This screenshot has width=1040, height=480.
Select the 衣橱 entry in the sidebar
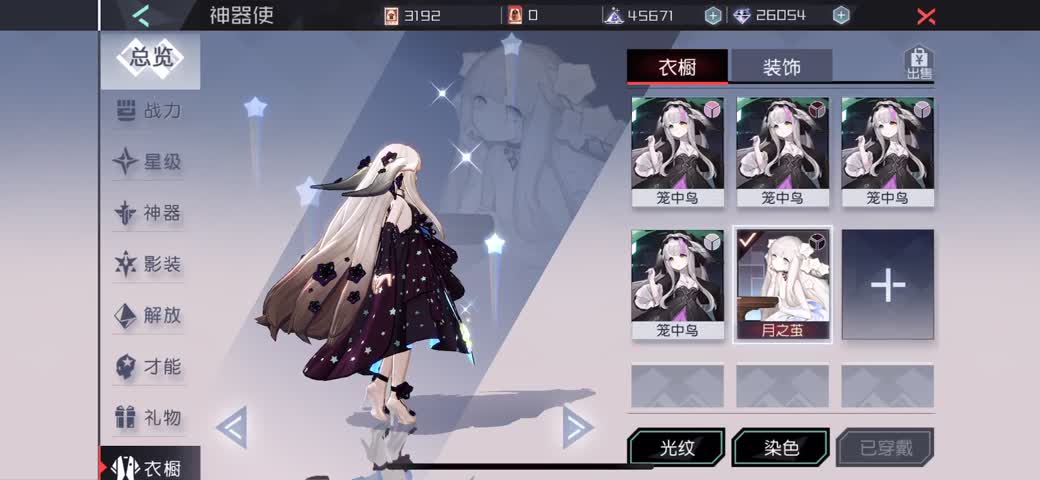(x=150, y=467)
